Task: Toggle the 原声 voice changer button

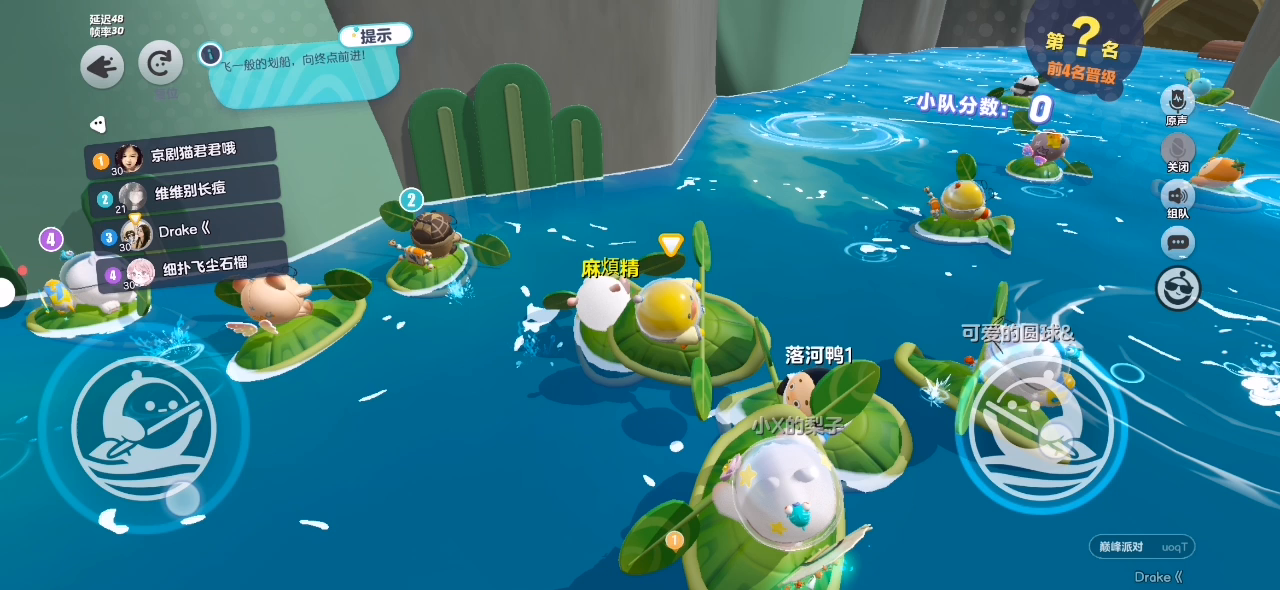Action: [1177, 101]
